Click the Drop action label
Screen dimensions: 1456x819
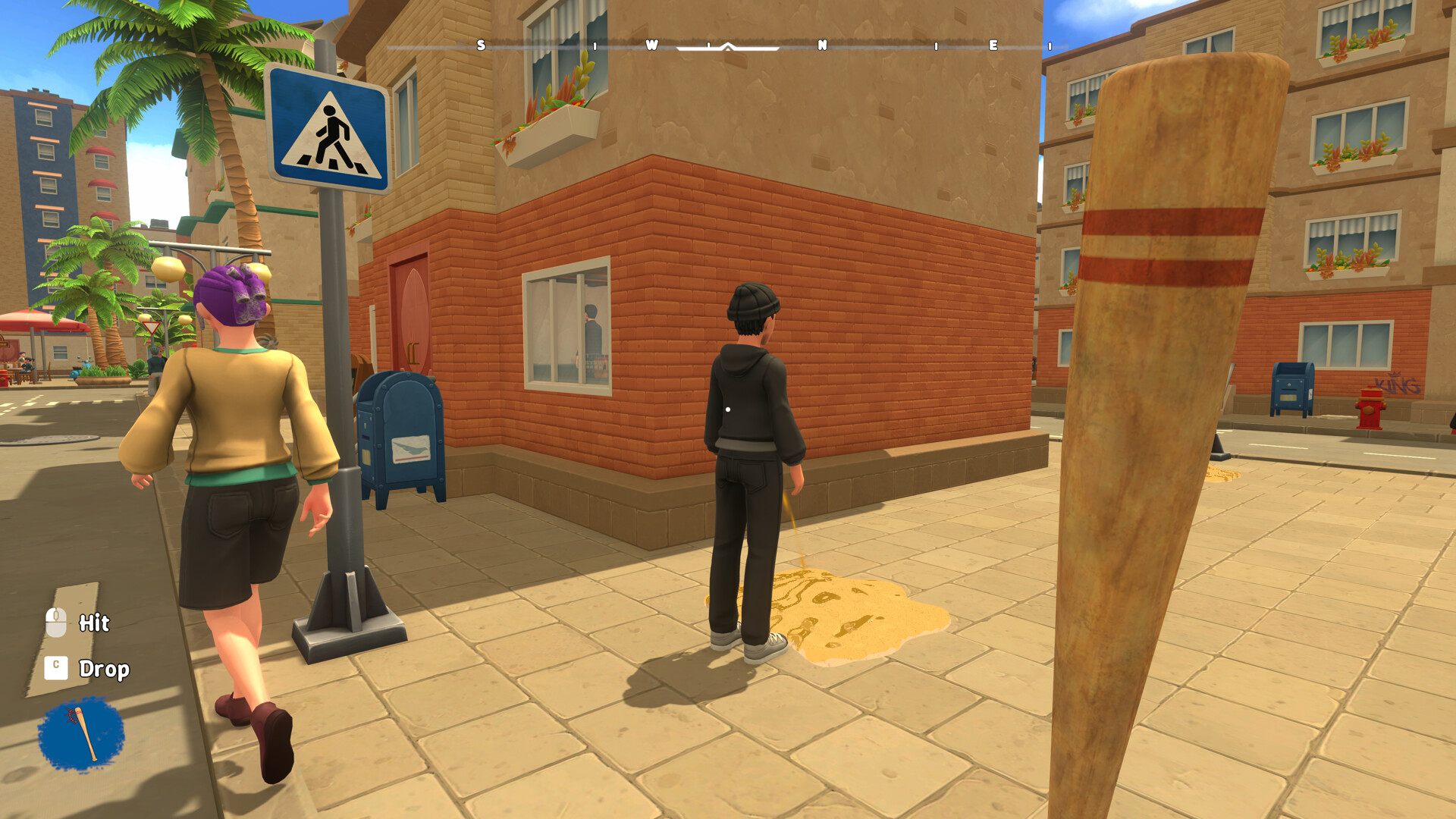pyautogui.click(x=105, y=670)
